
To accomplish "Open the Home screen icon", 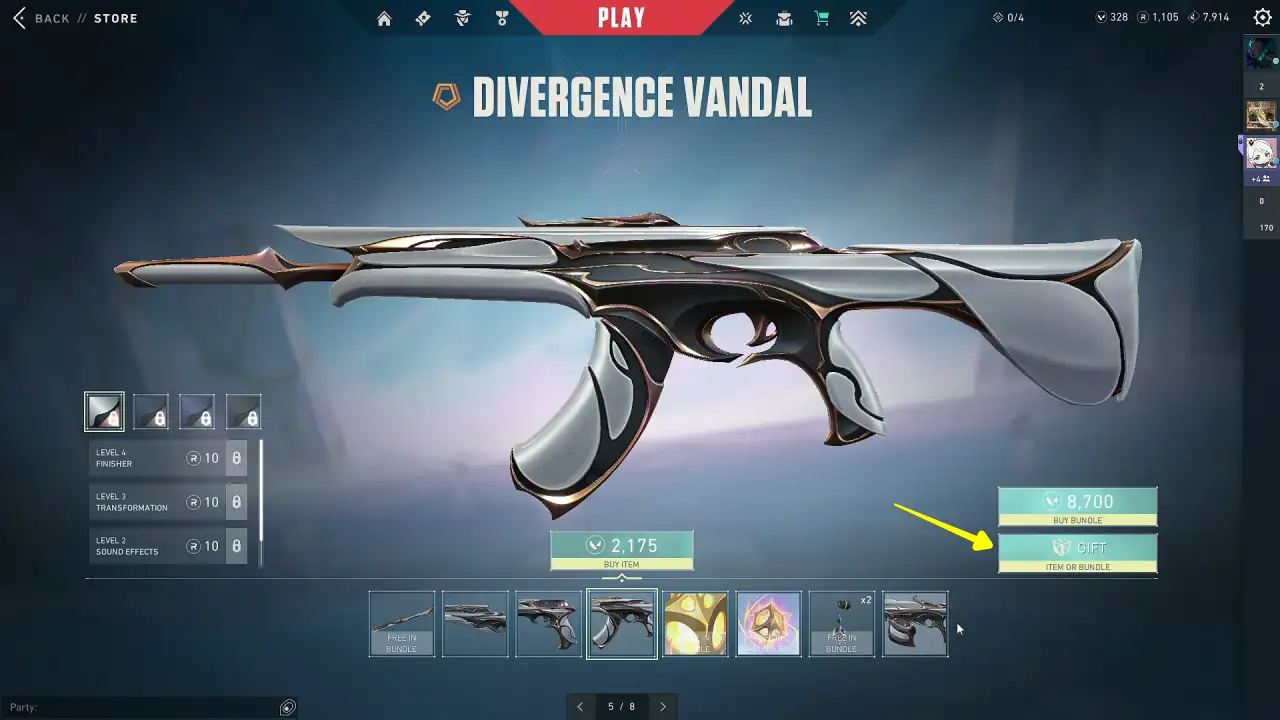I will [384, 18].
